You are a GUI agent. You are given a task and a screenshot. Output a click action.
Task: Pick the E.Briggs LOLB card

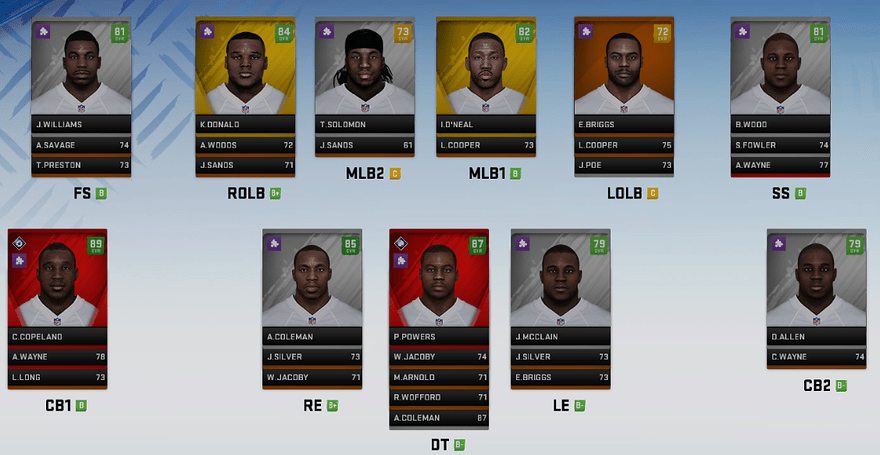click(624, 72)
